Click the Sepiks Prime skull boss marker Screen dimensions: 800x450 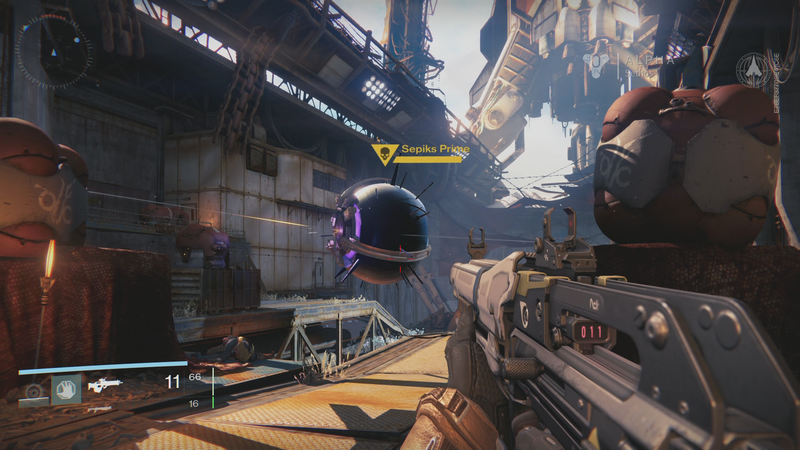[x=381, y=153]
